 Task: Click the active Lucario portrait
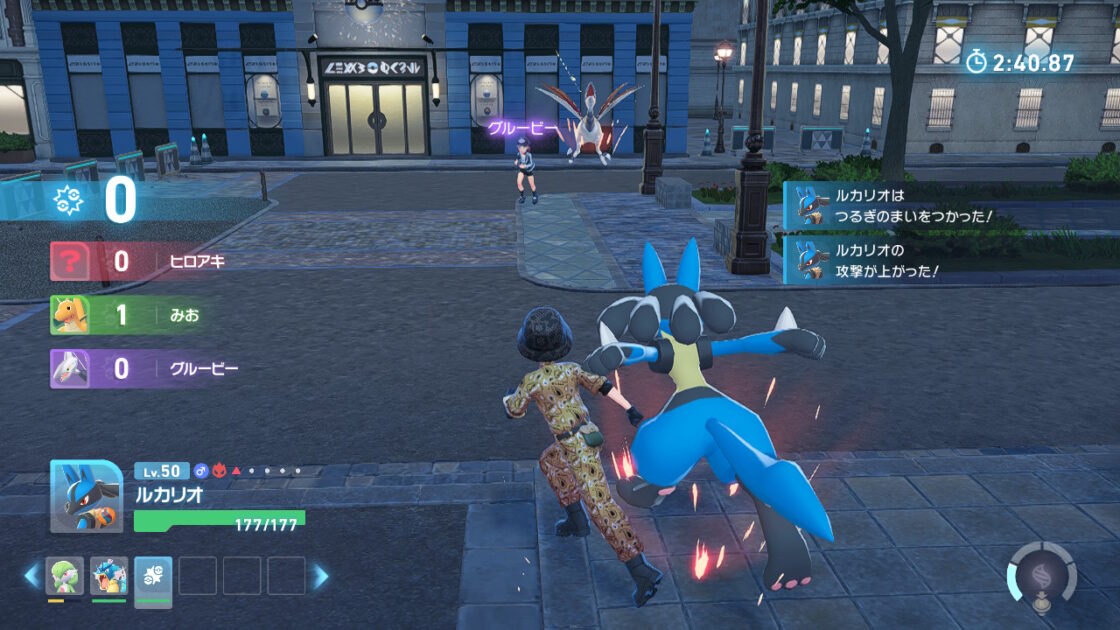(x=87, y=497)
